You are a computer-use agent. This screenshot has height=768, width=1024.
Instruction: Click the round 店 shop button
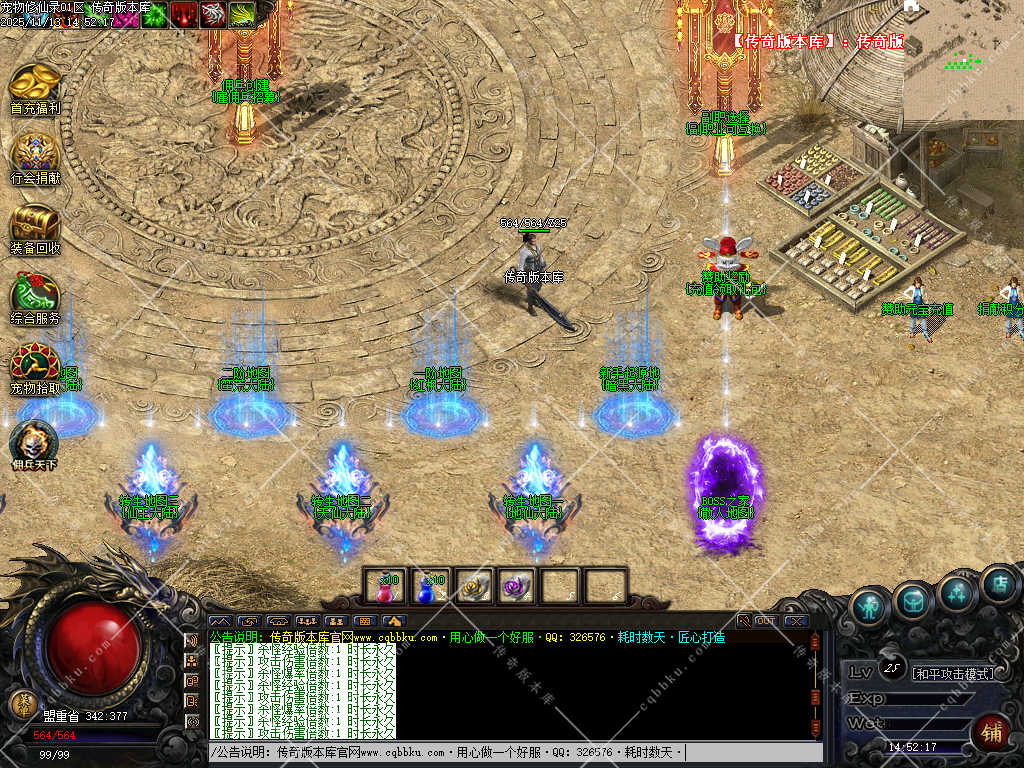pos(999,585)
